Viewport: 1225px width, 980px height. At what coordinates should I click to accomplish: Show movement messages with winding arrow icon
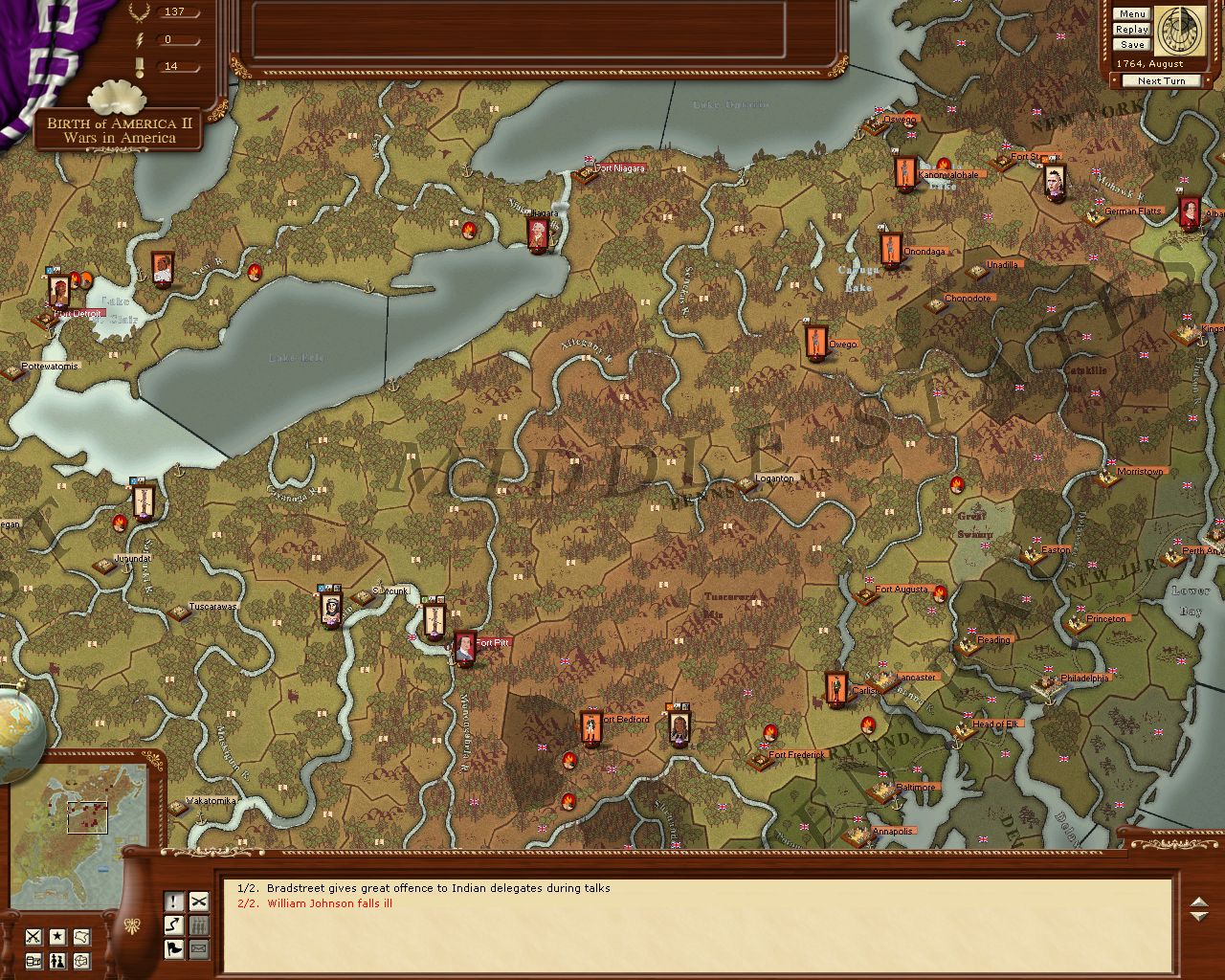(173, 924)
